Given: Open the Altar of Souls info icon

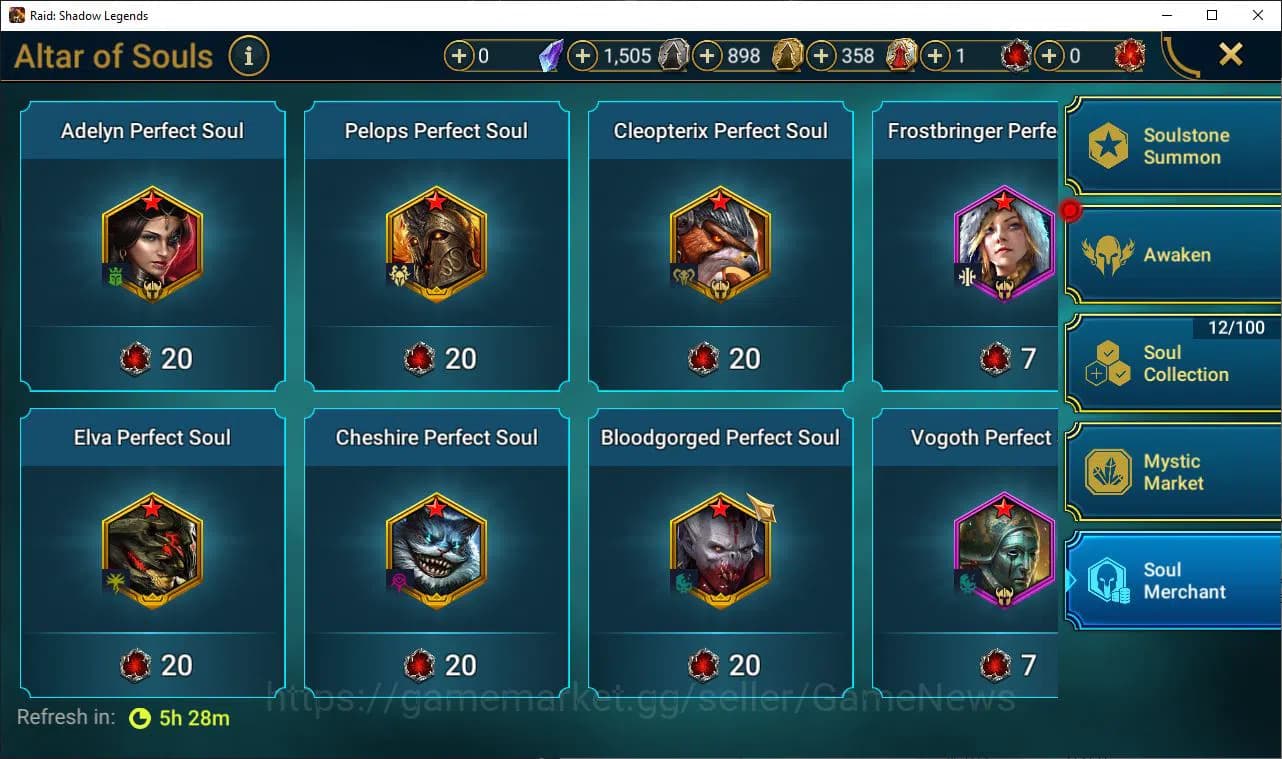Looking at the screenshot, I should point(249,56).
